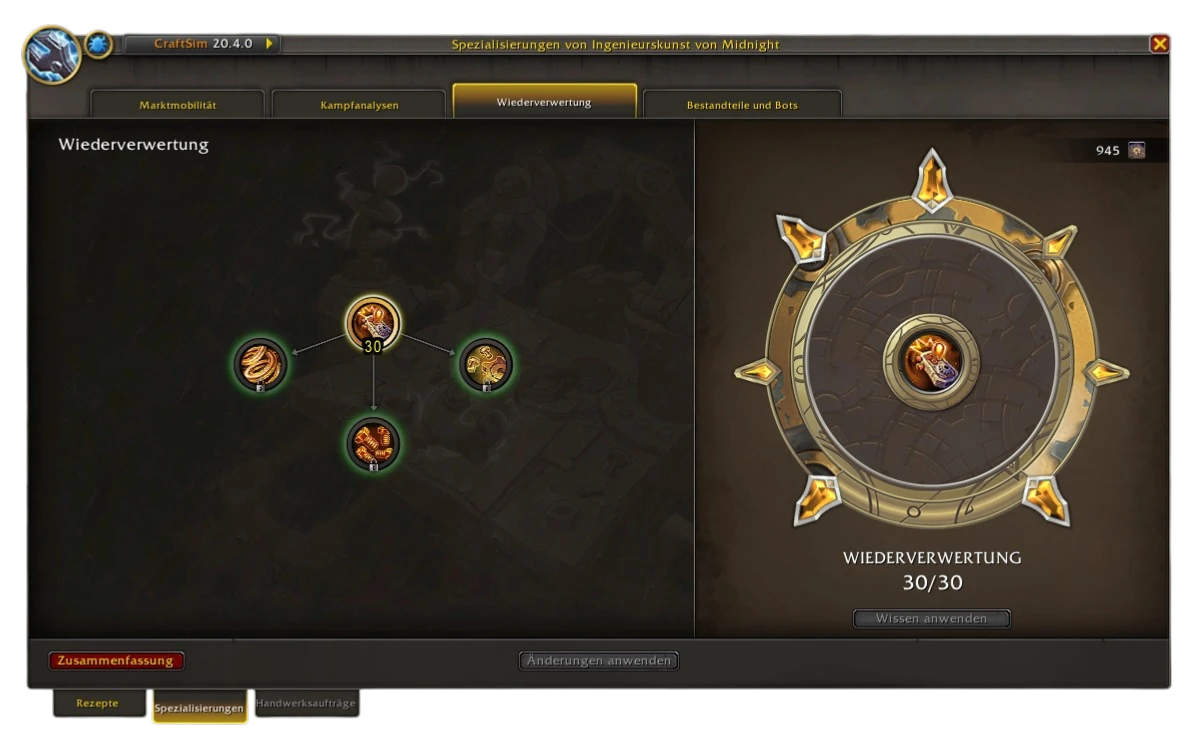
Task: Pick the locked bolts and screws node
Action: pyautogui.click(x=373, y=443)
